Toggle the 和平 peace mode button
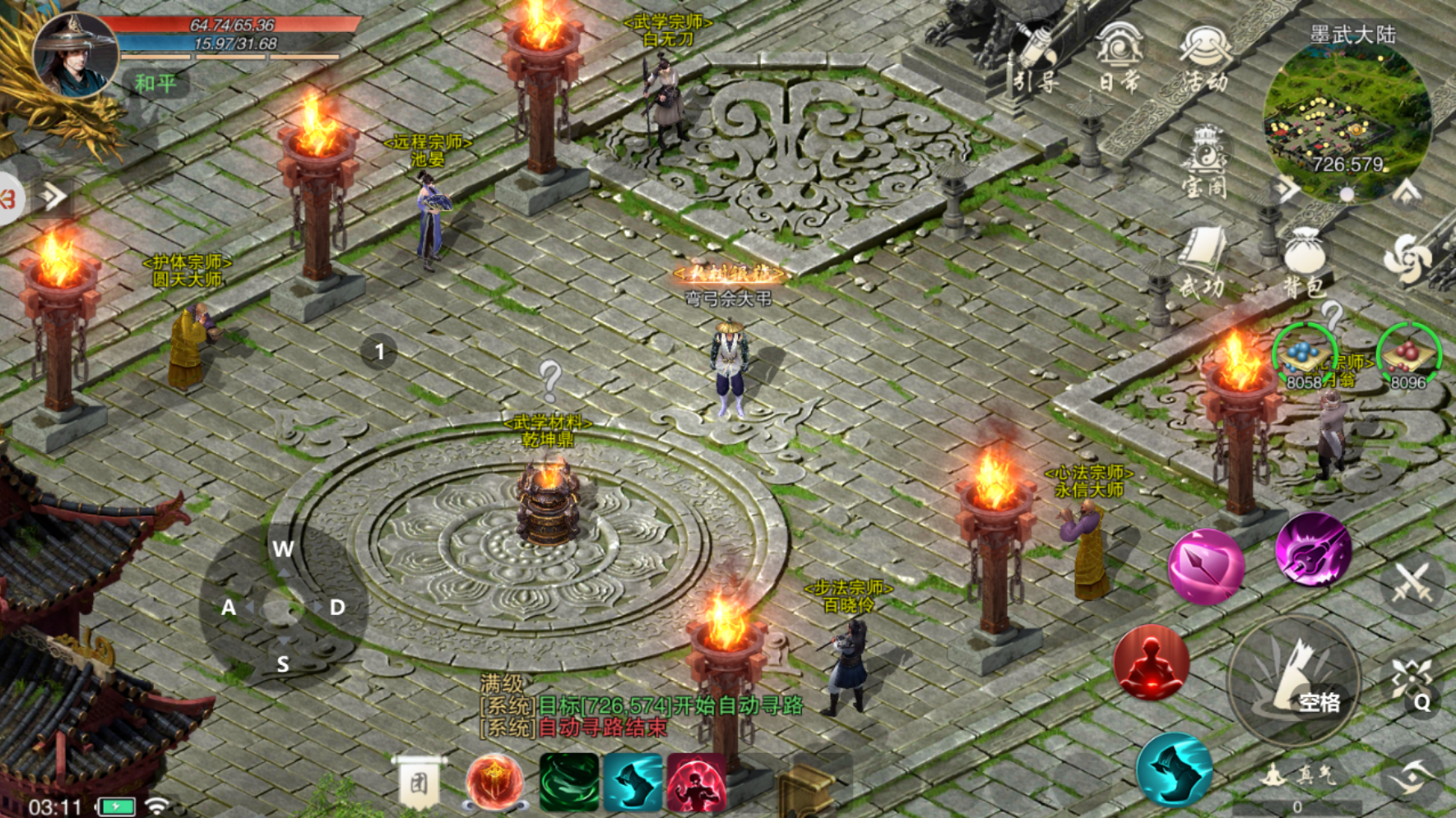 [x=155, y=83]
